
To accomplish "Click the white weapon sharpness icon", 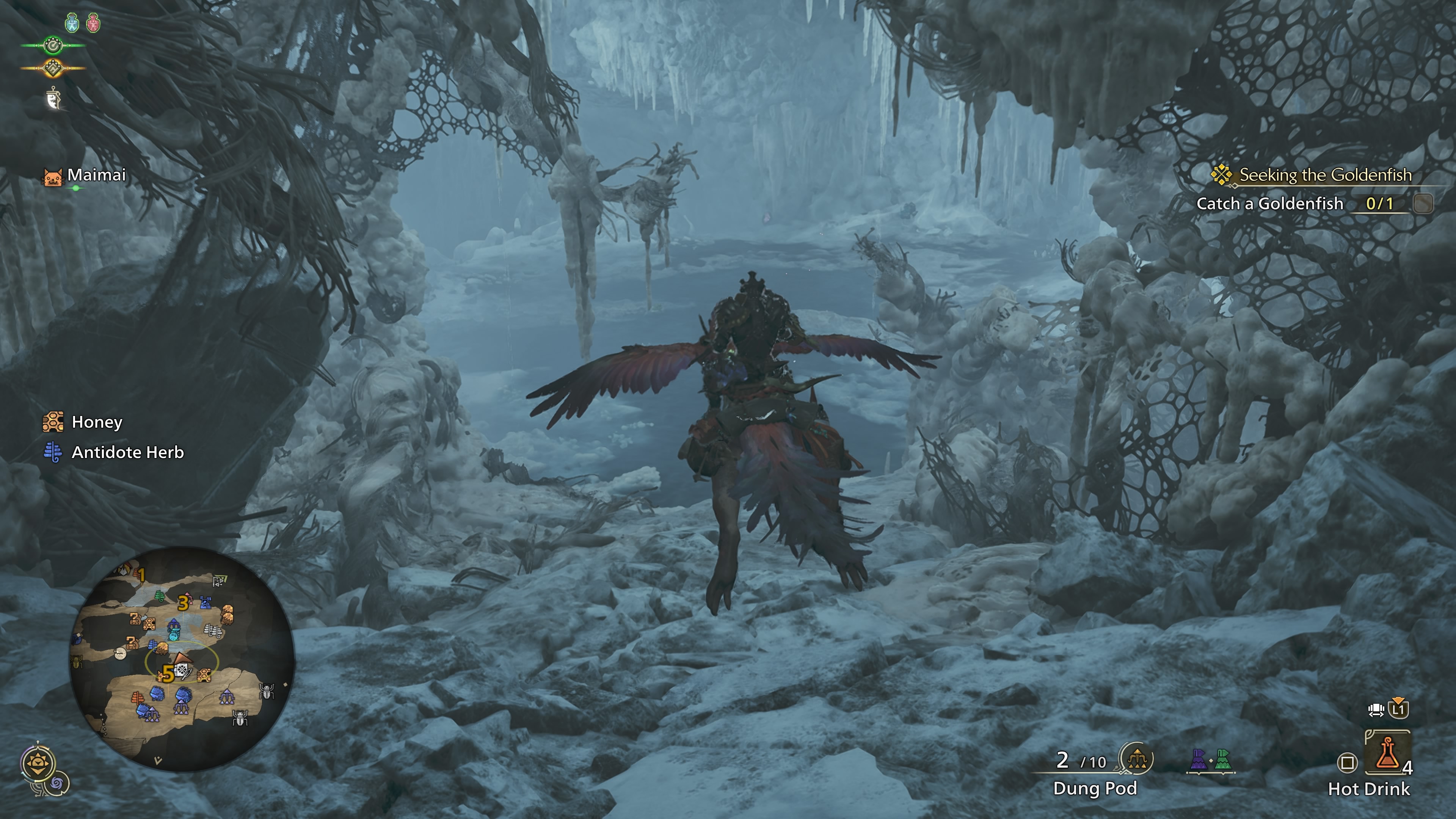I will coord(53,99).
